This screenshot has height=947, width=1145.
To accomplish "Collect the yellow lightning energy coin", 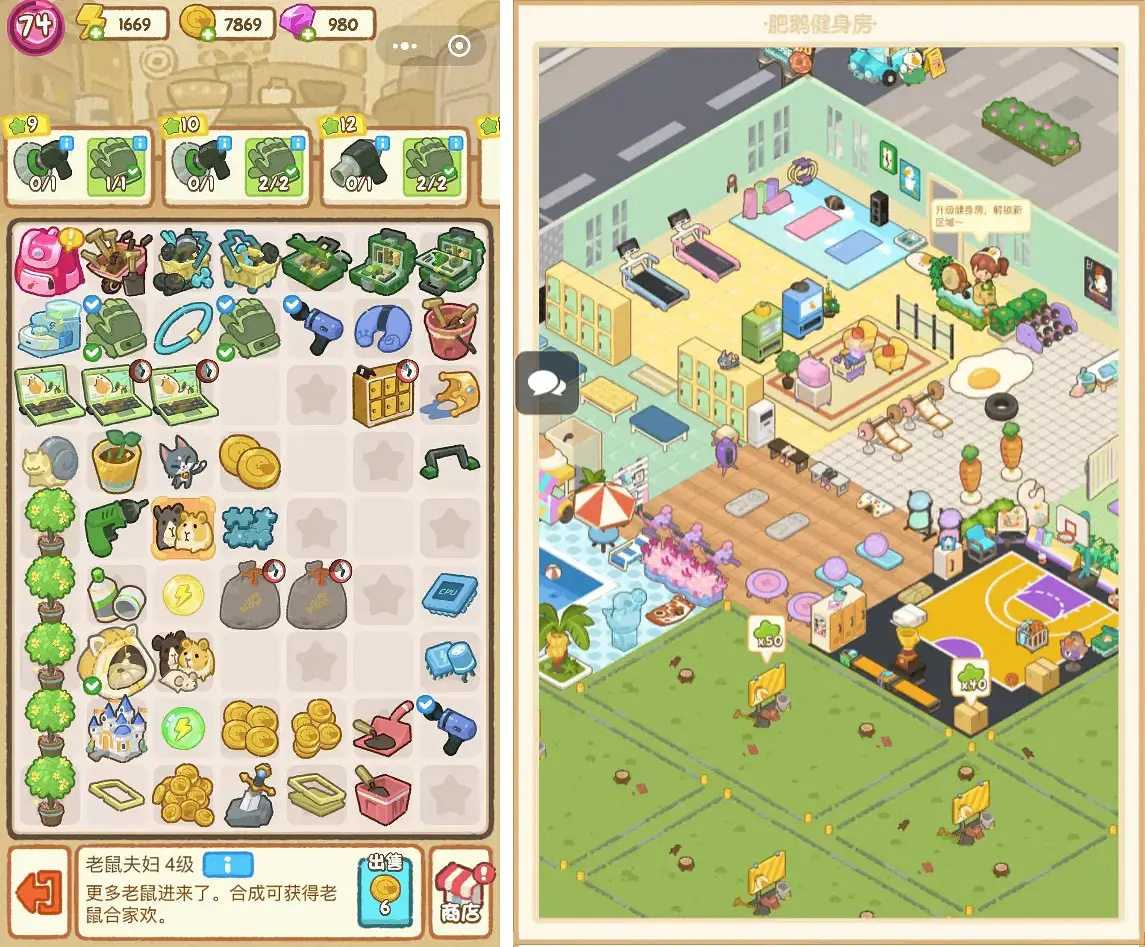I will click(x=182, y=594).
